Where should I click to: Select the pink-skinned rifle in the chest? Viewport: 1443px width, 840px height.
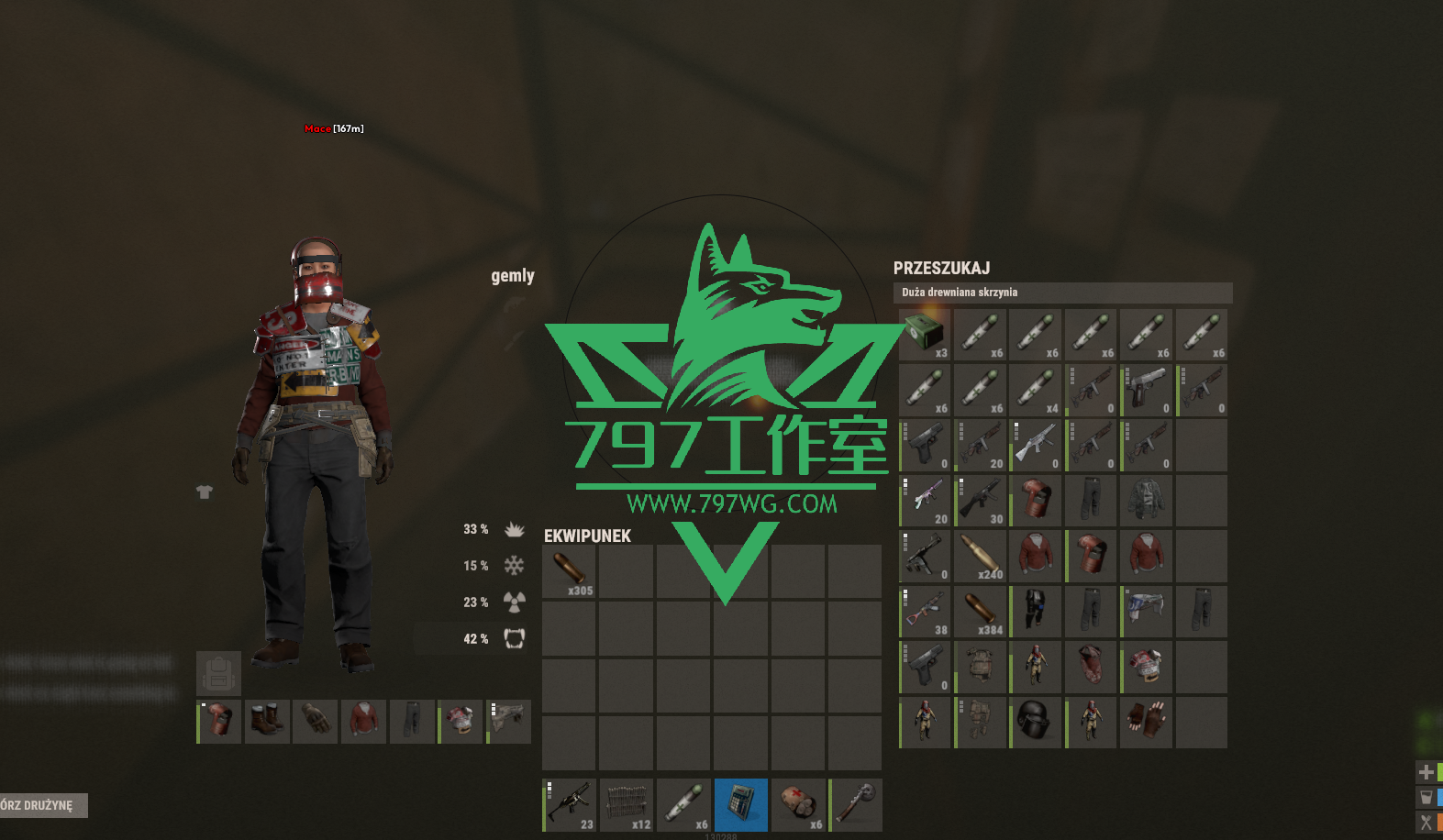click(925, 501)
